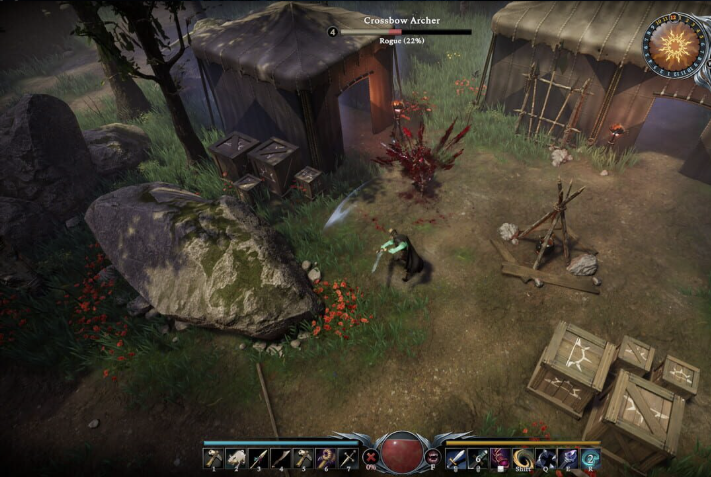Image resolution: width=711 pixels, height=477 pixels.
Task: Equip the sword in hotbar slot 7
Action: pos(346,458)
